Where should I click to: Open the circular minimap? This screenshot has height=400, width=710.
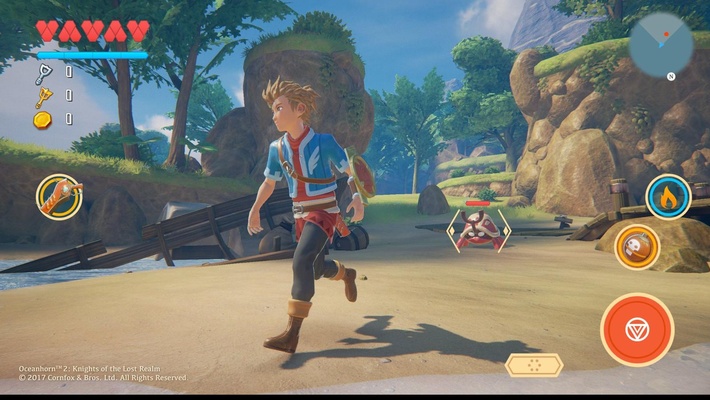[661, 45]
